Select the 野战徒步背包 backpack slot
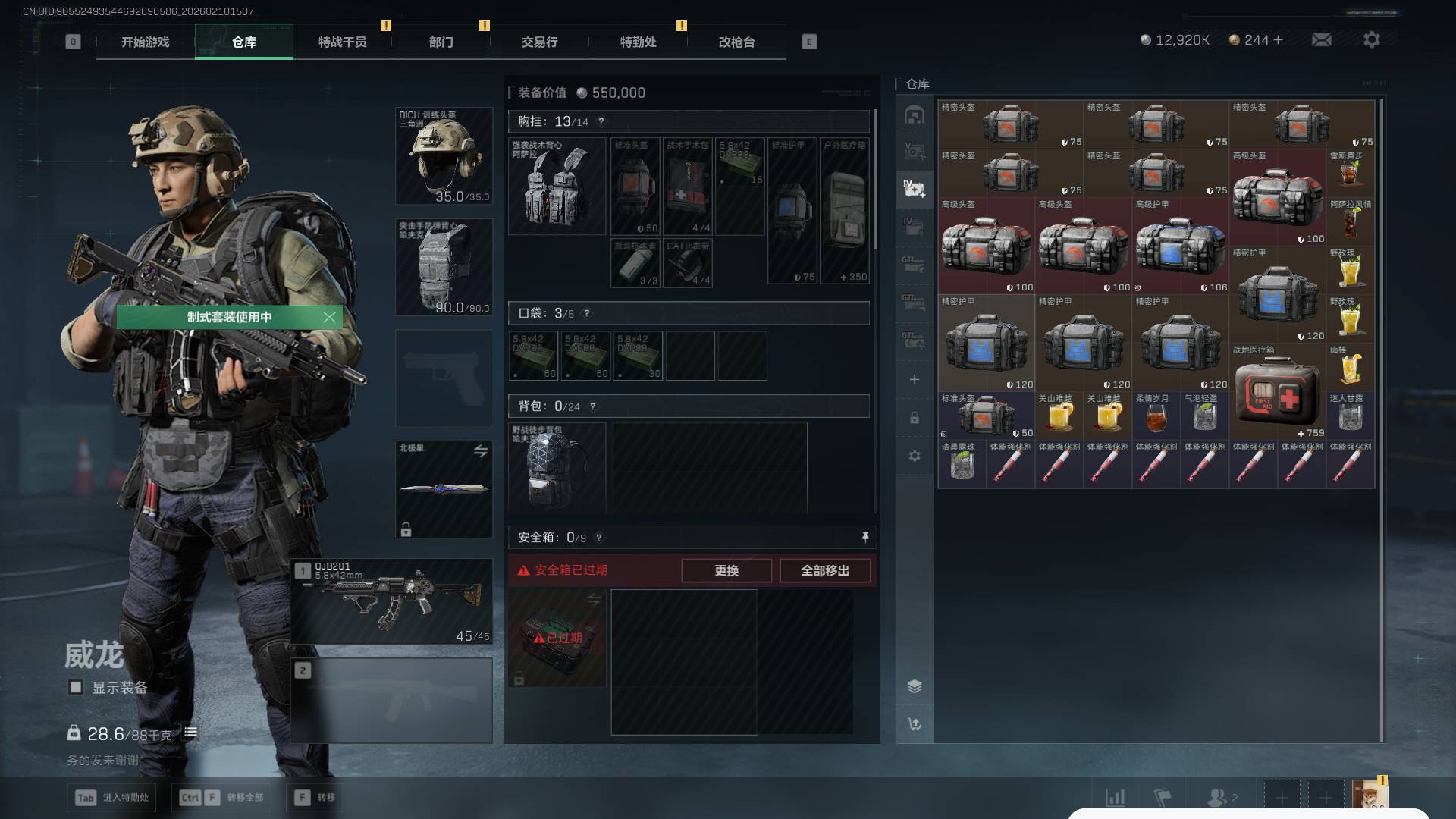The image size is (1456, 819). point(557,466)
